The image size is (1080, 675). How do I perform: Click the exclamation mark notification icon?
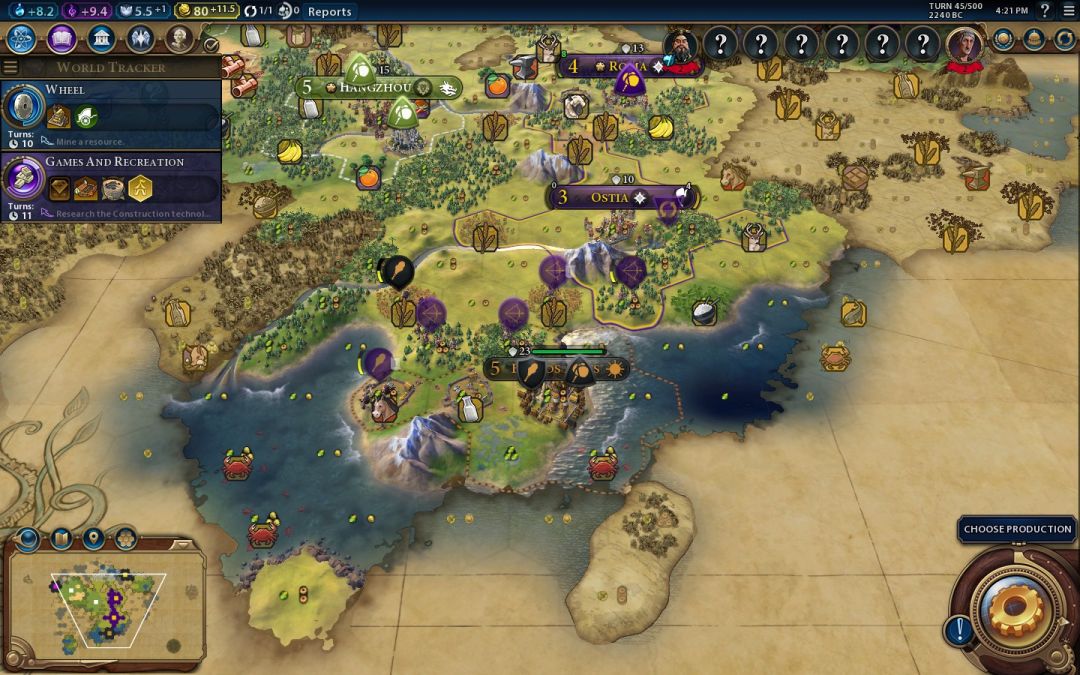[958, 630]
